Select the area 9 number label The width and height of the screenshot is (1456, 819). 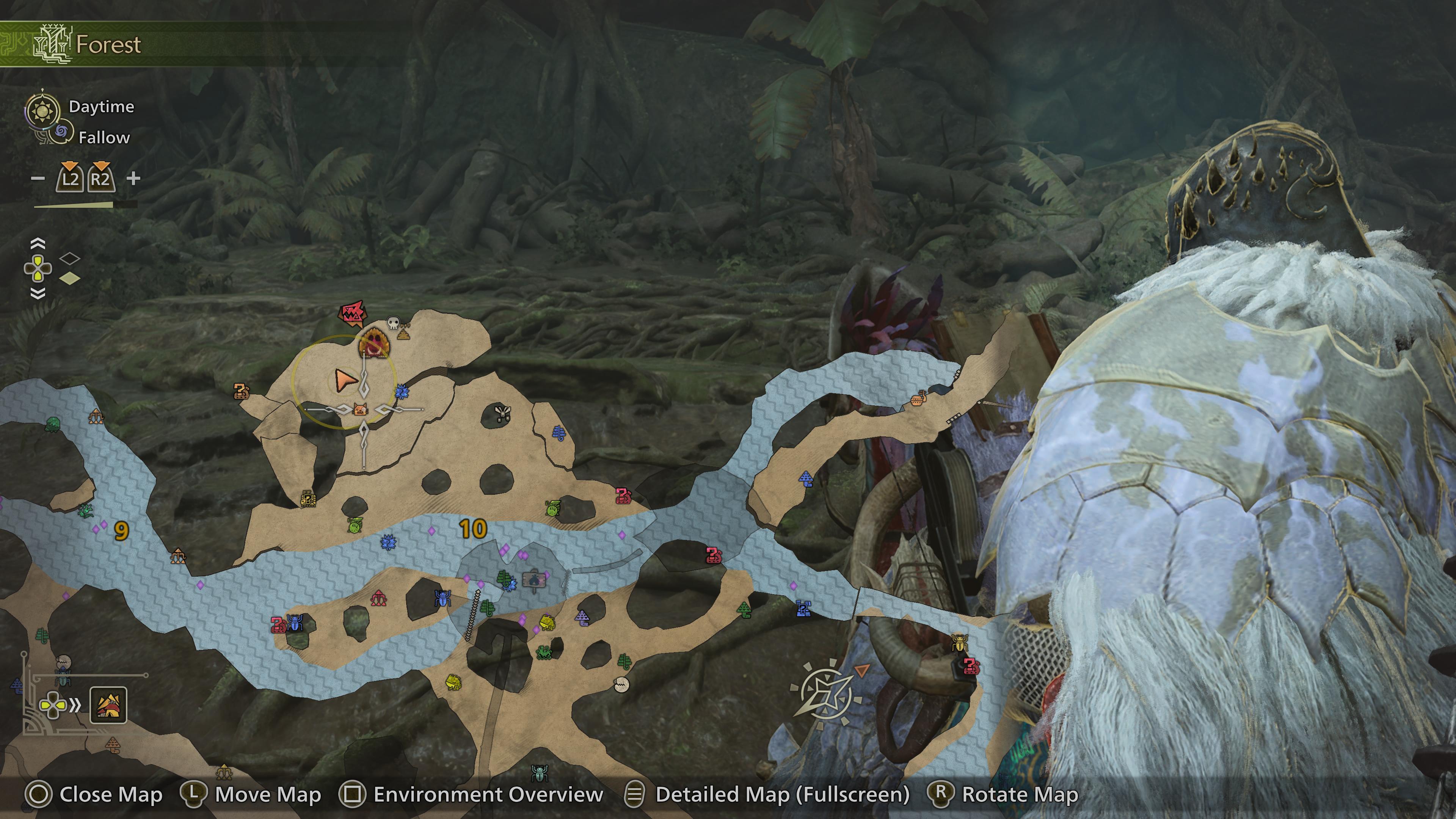point(121,530)
